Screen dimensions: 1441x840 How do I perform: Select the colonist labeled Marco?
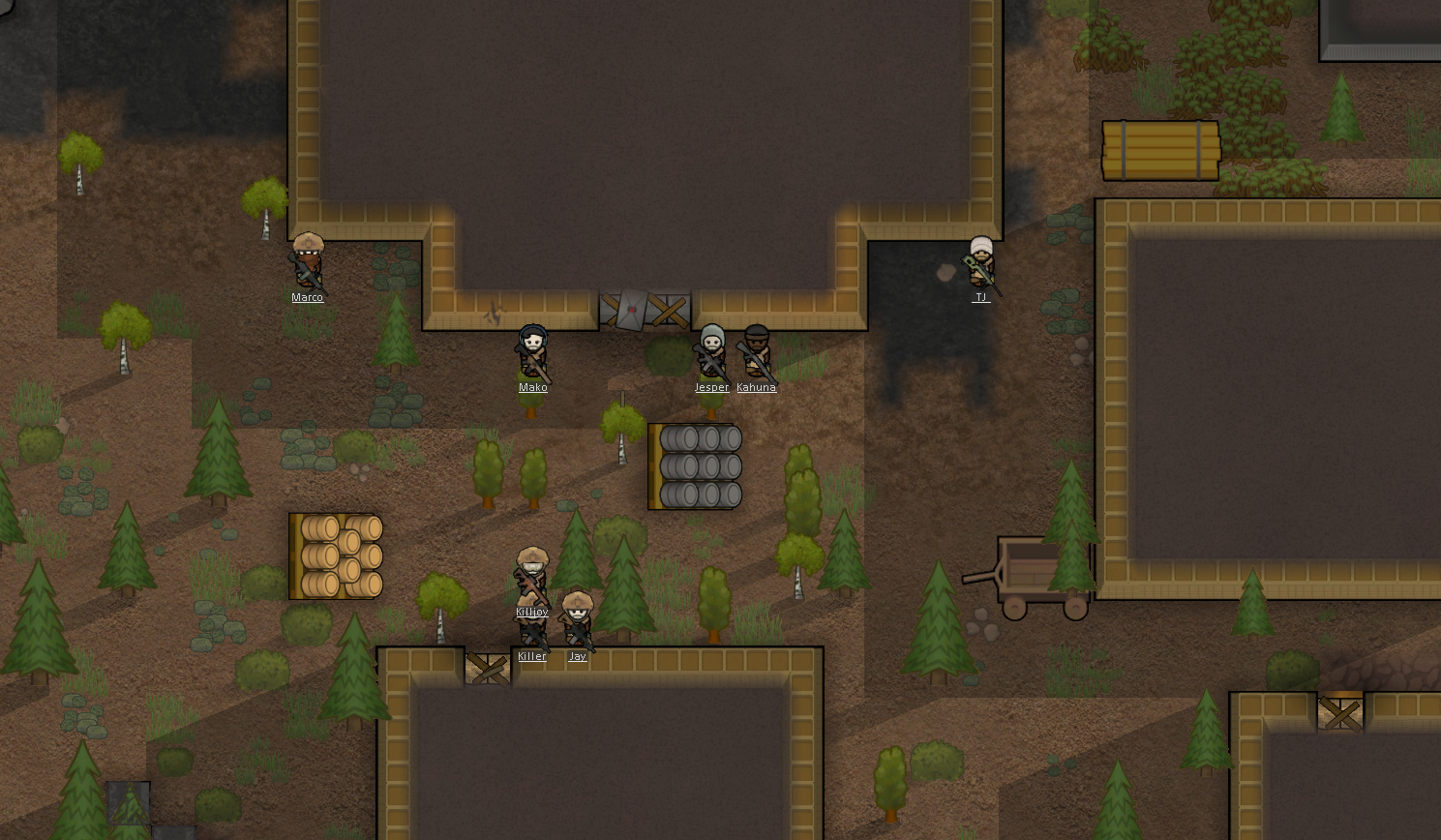[308, 261]
